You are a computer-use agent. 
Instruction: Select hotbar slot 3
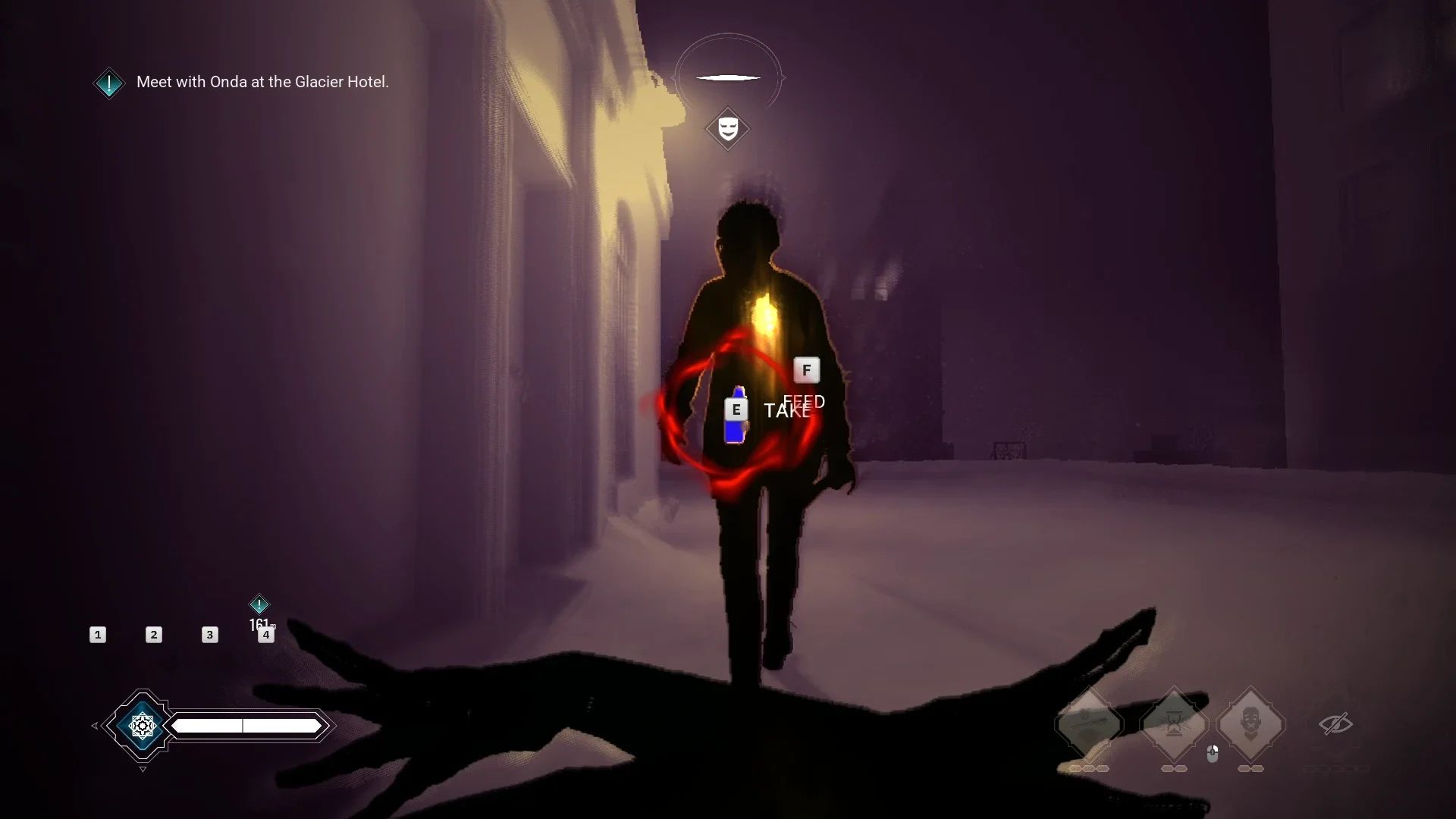pos(209,635)
